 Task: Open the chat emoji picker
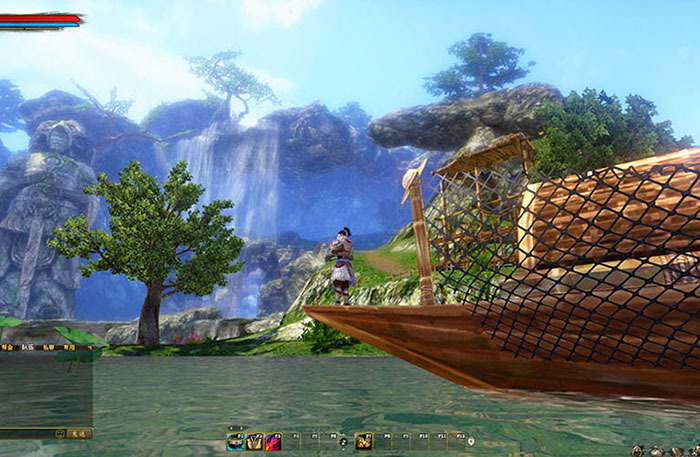click(x=61, y=434)
